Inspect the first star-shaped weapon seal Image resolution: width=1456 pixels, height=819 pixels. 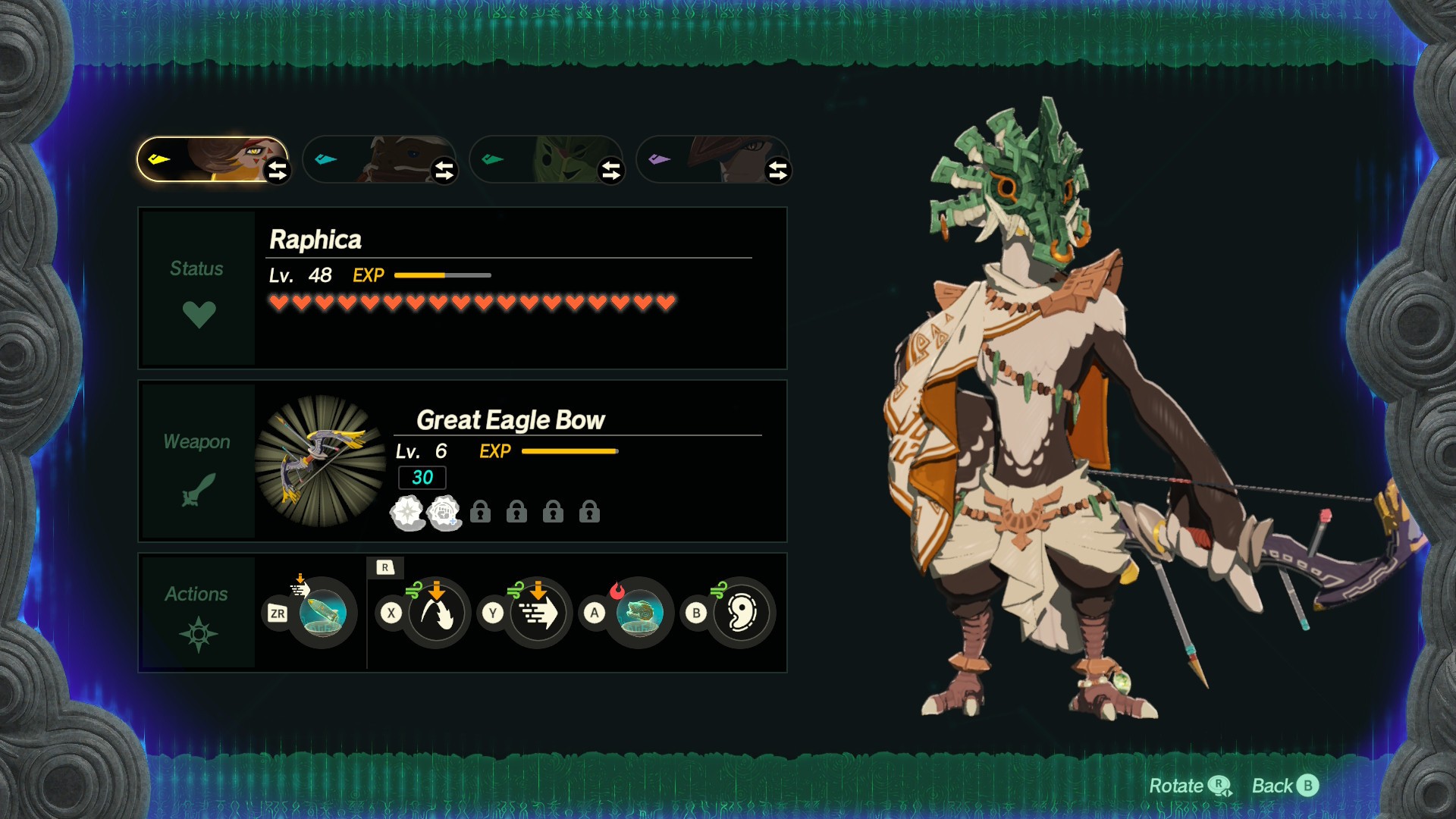tap(407, 513)
